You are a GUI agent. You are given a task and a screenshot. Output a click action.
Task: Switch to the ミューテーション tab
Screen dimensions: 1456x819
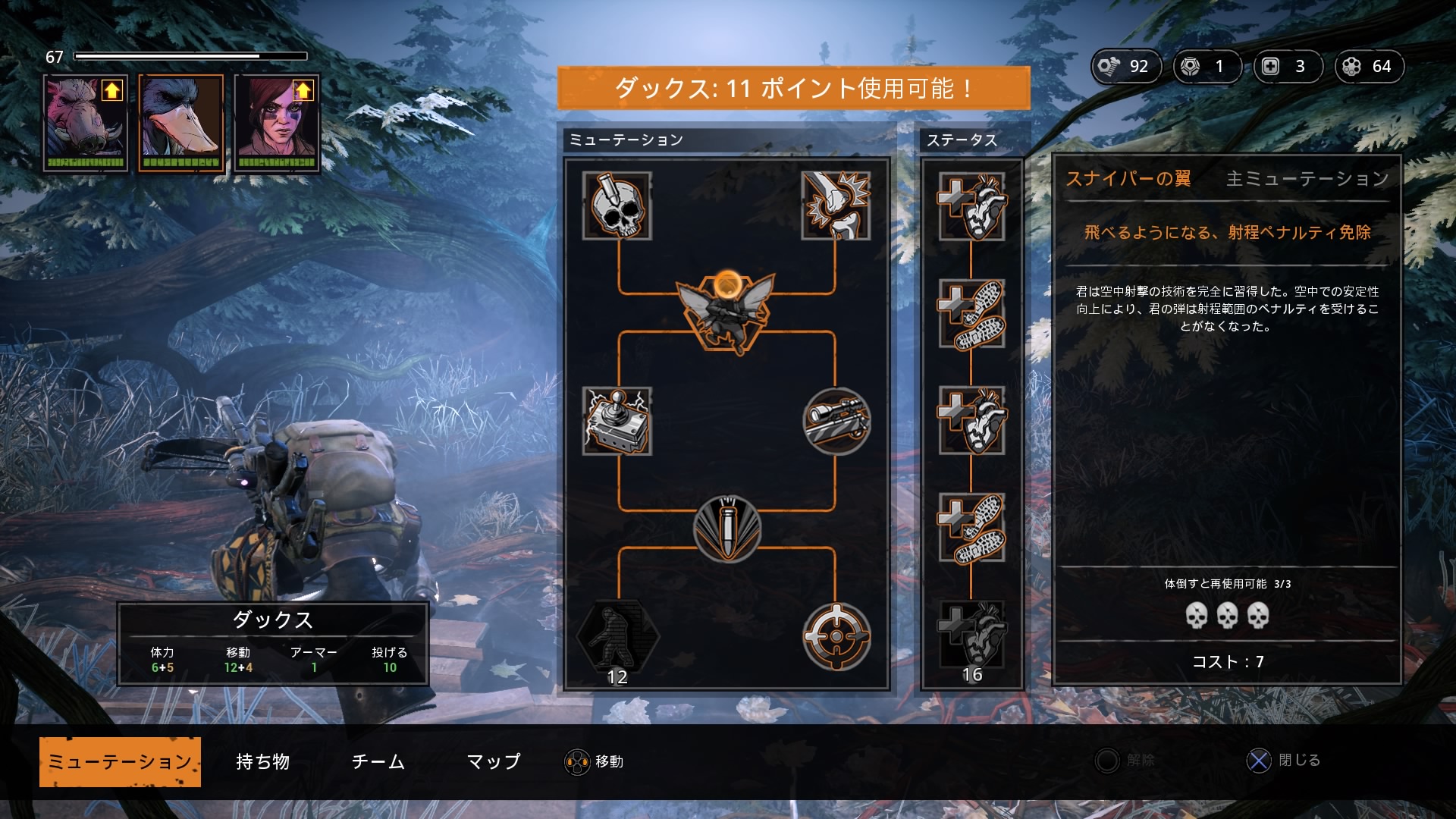point(120,761)
